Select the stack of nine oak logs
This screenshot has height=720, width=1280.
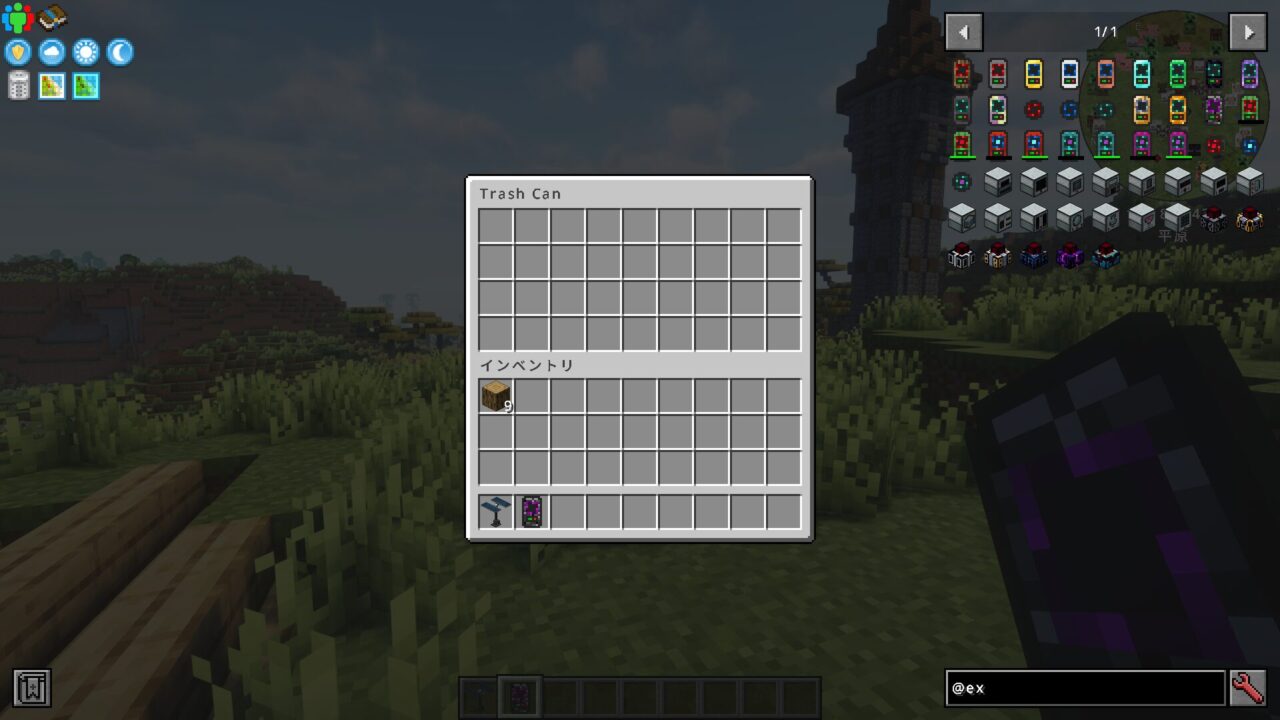(x=495, y=396)
